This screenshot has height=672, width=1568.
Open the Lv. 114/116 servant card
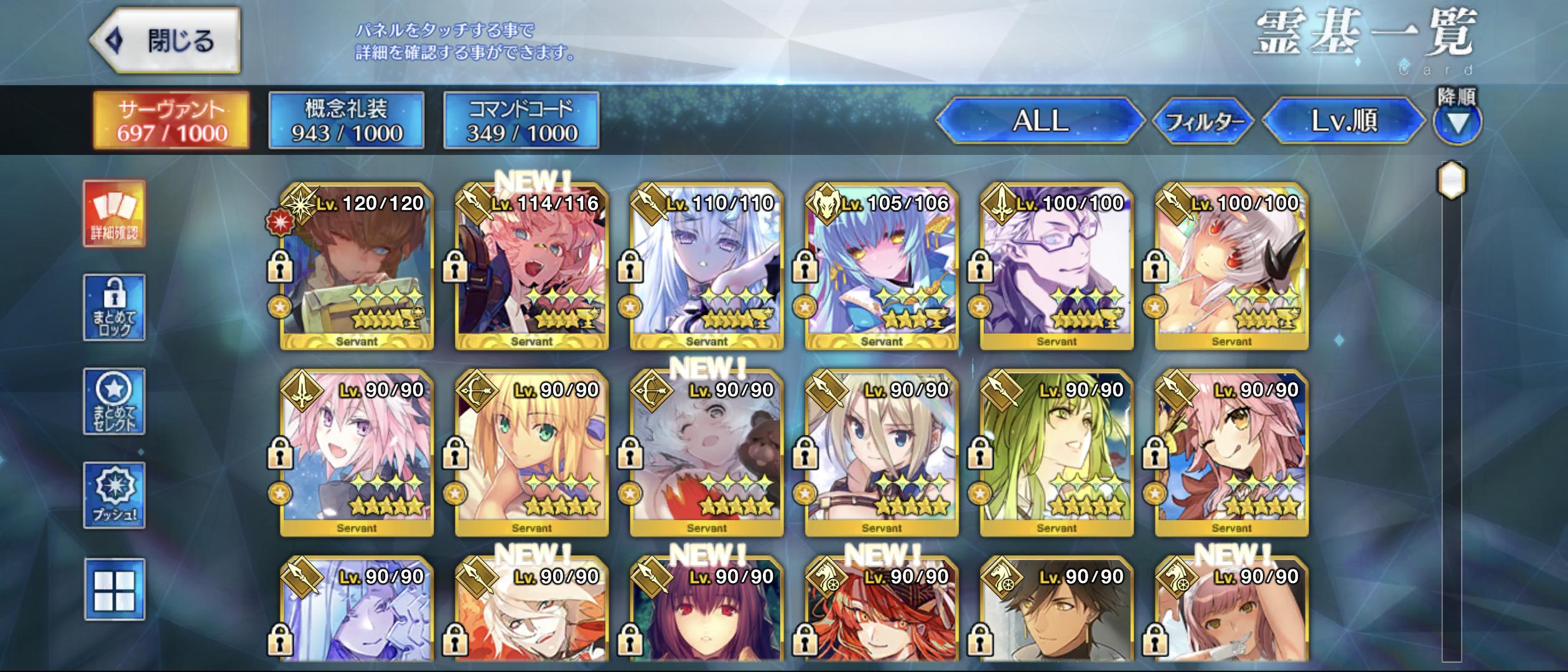click(x=531, y=266)
